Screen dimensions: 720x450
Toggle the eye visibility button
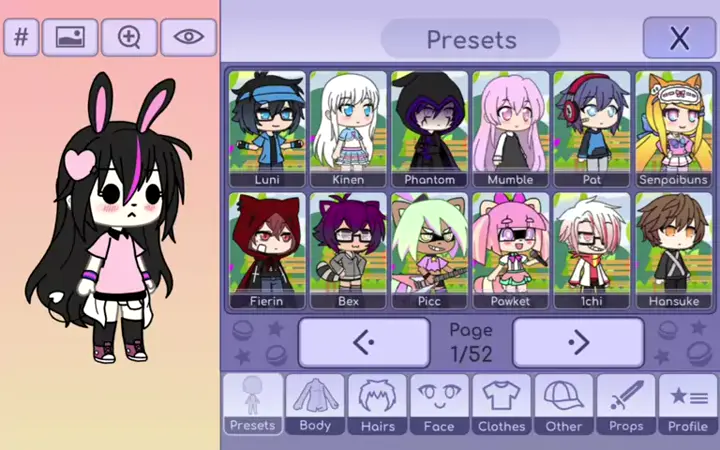pos(188,38)
